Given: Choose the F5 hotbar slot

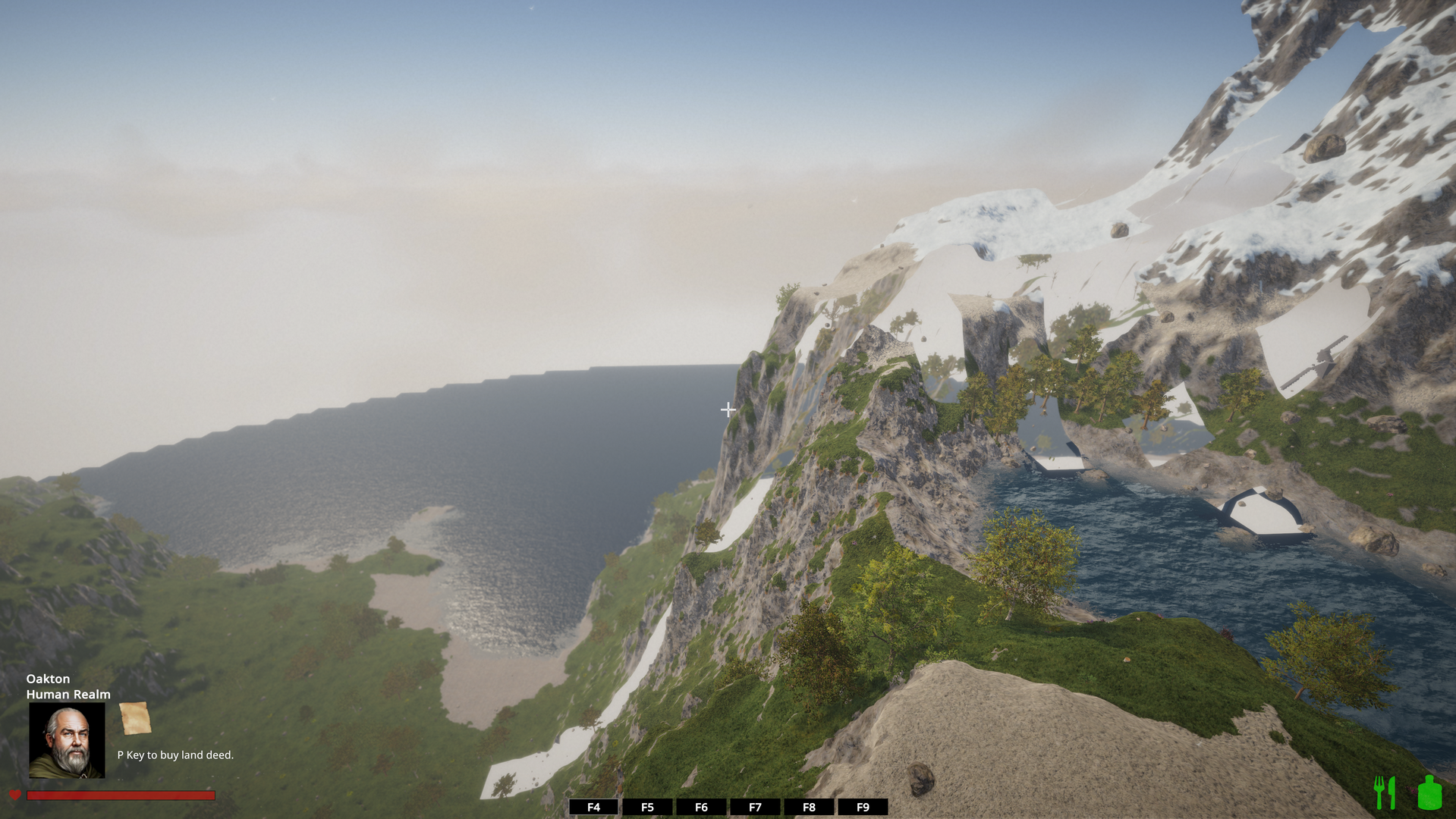Looking at the screenshot, I should click(x=647, y=807).
